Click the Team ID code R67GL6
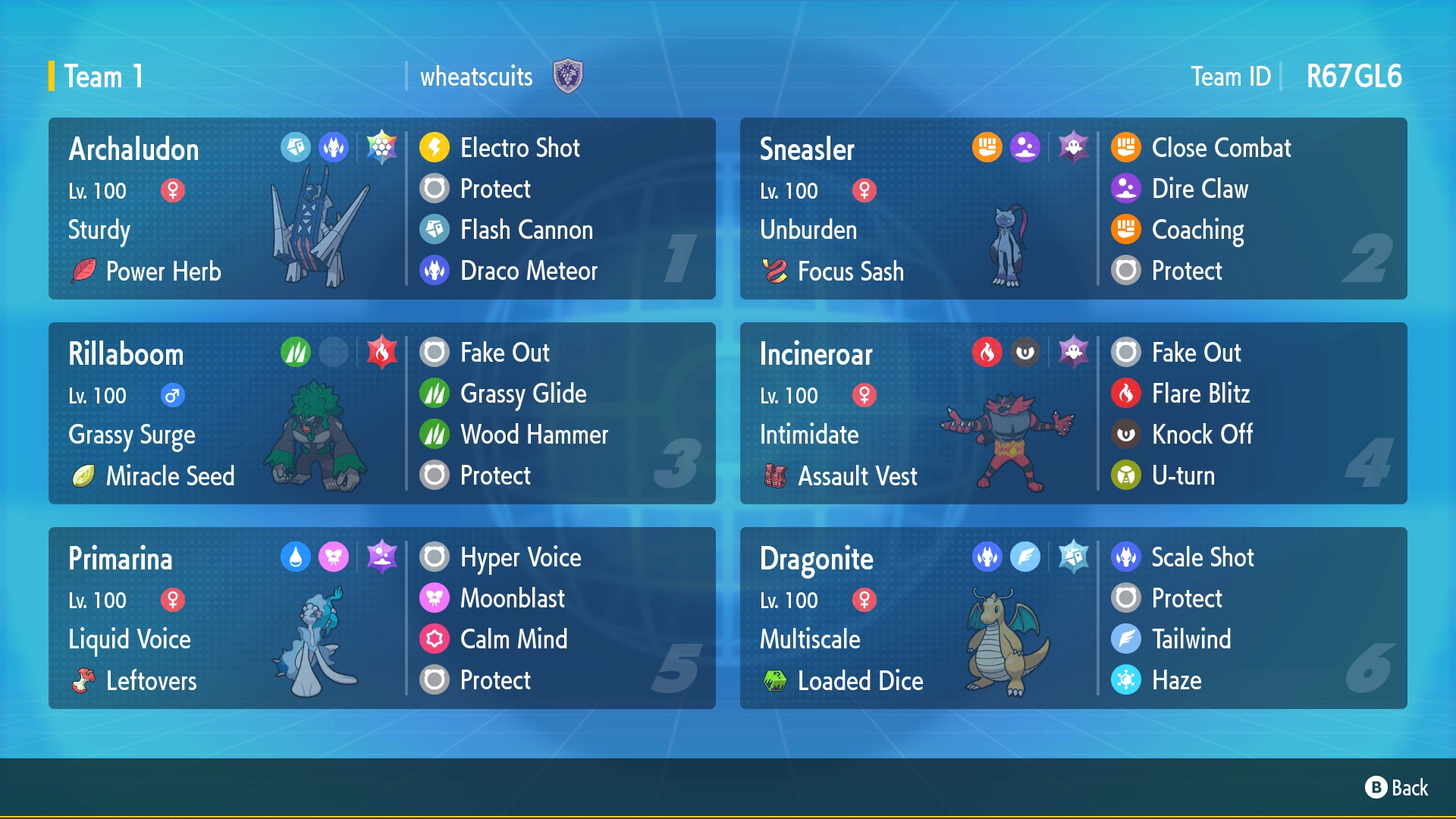The height and width of the screenshot is (819, 1456). click(1354, 76)
